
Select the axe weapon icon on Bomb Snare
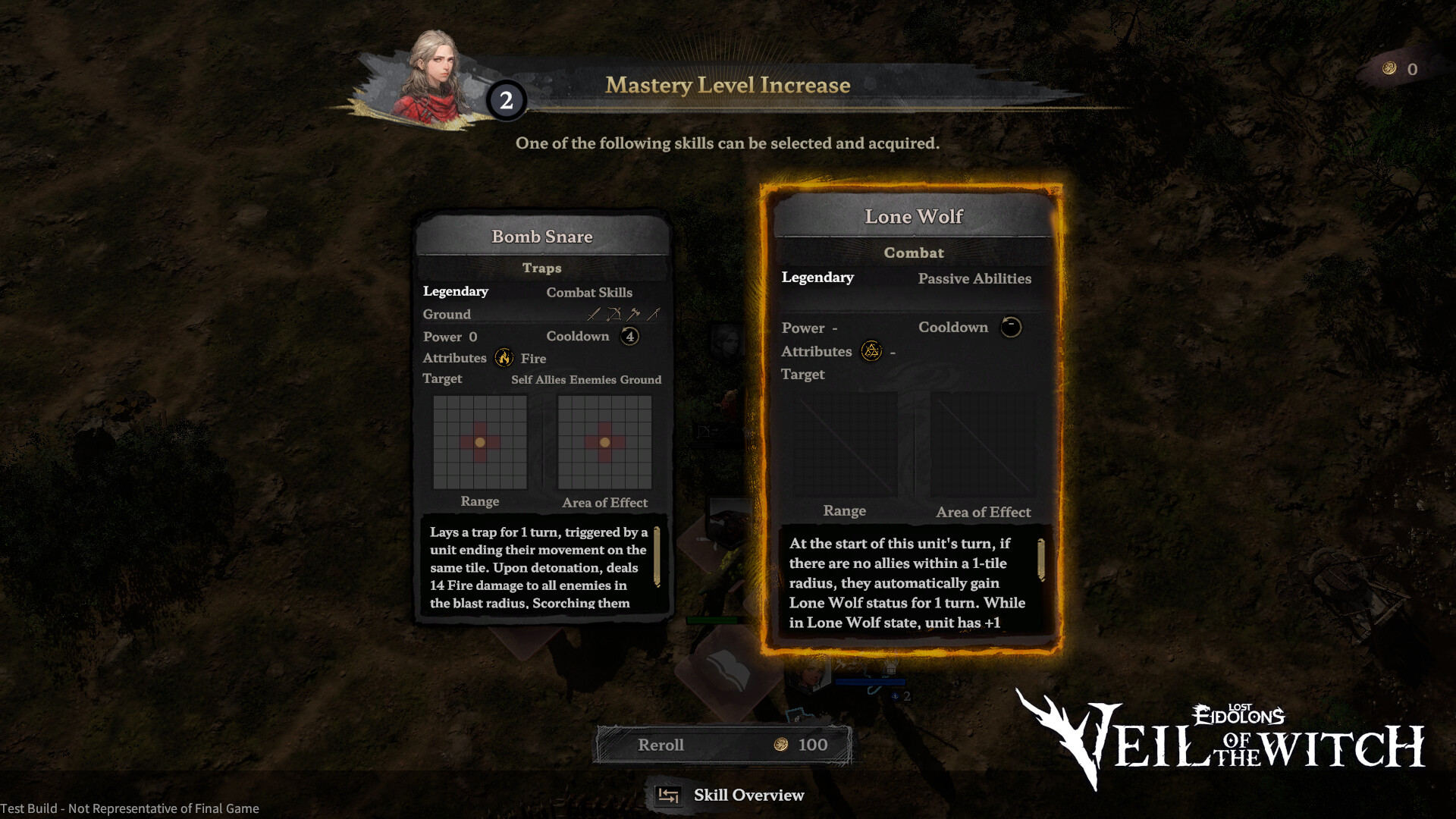pos(633,312)
